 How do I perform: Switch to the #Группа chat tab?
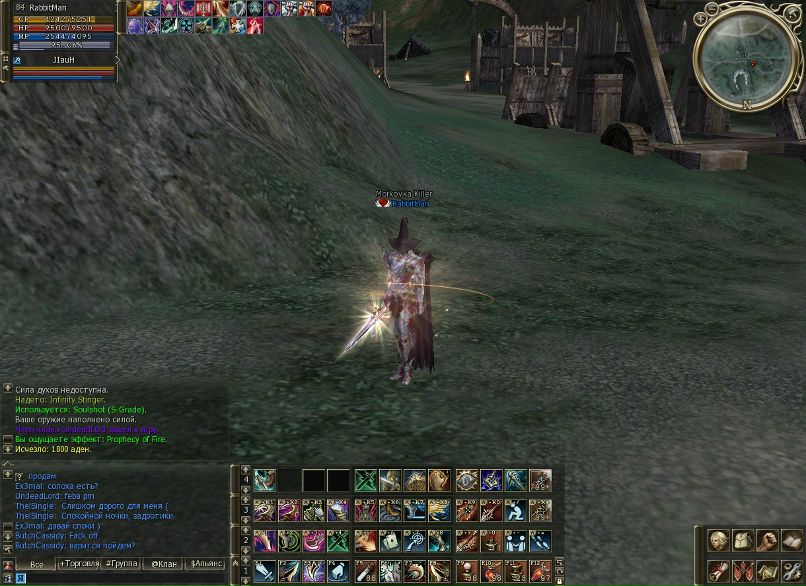[x=122, y=565]
